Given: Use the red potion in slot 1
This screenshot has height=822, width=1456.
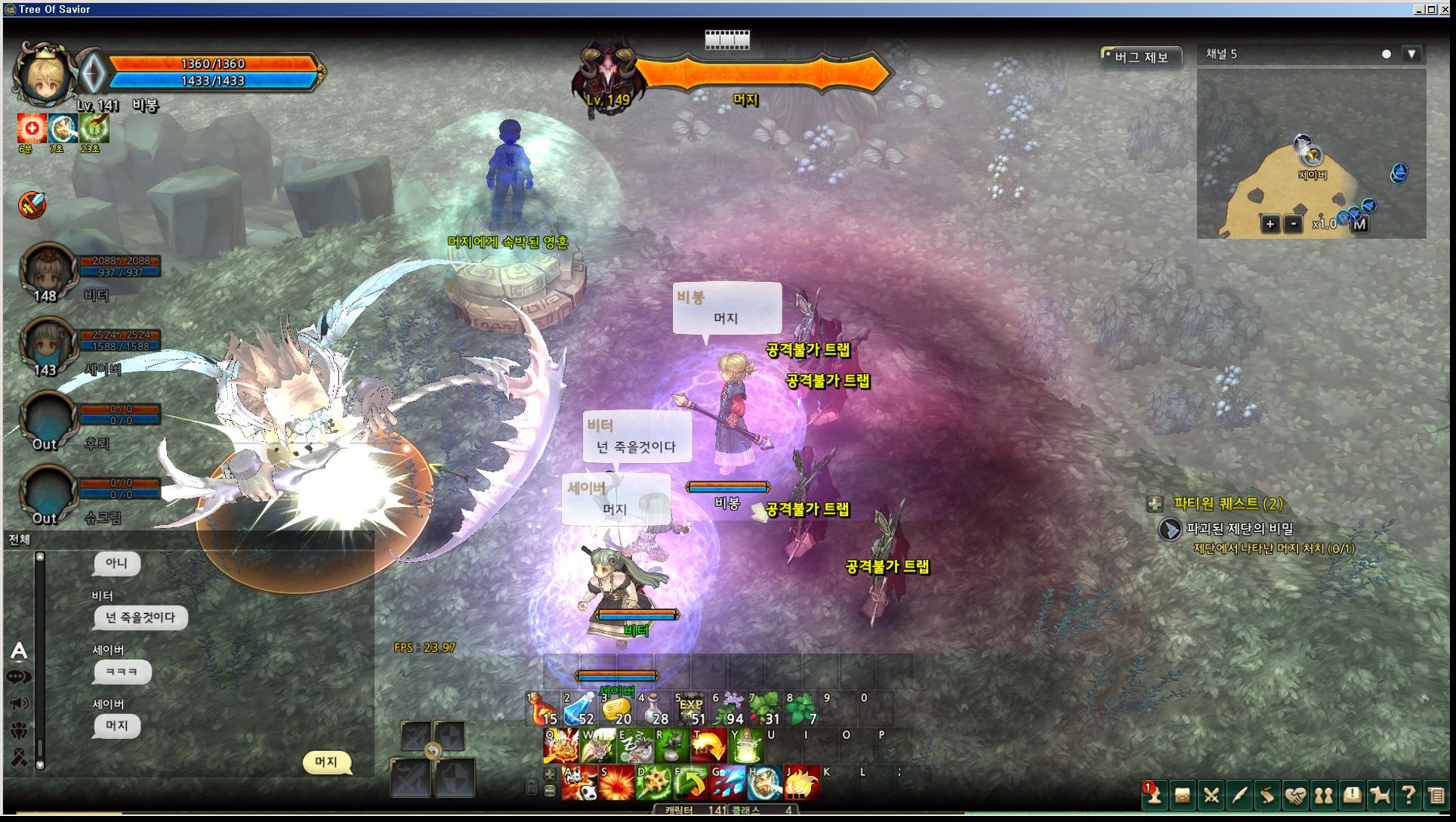Looking at the screenshot, I should tap(542, 709).
